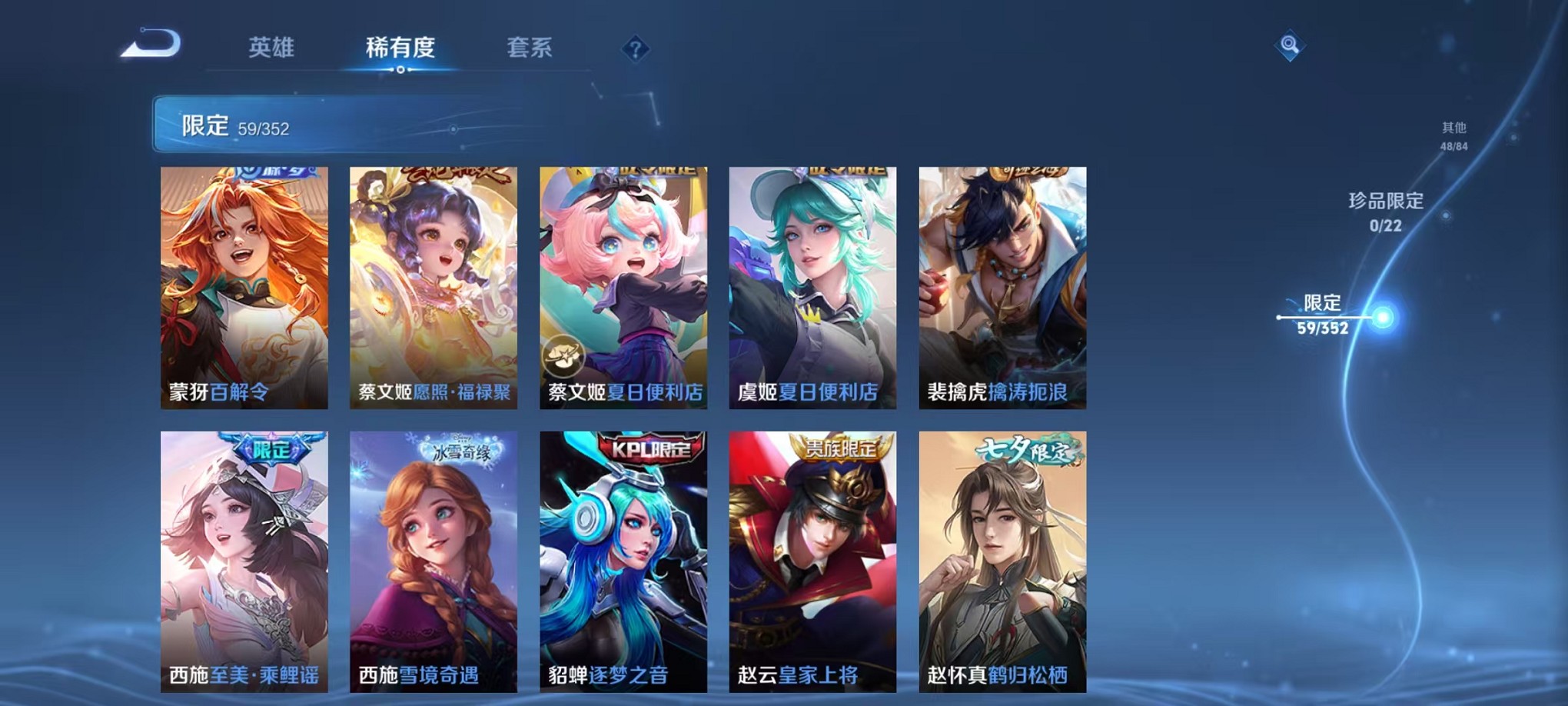The height and width of the screenshot is (706, 1568).
Task: Select the 稀有度 tab
Action: coord(400,48)
